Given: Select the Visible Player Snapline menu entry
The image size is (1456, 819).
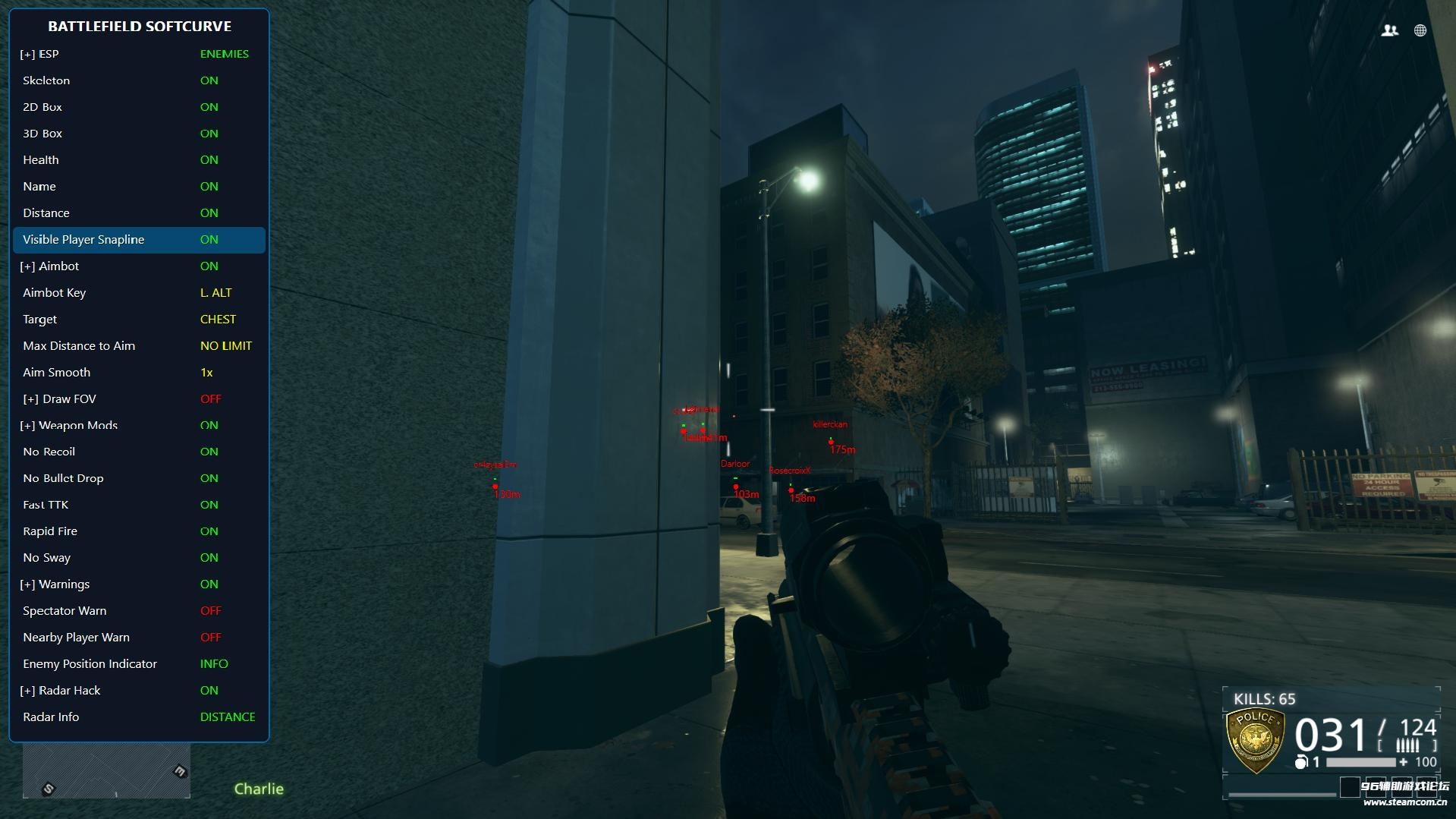Looking at the screenshot, I should (84, 239).
